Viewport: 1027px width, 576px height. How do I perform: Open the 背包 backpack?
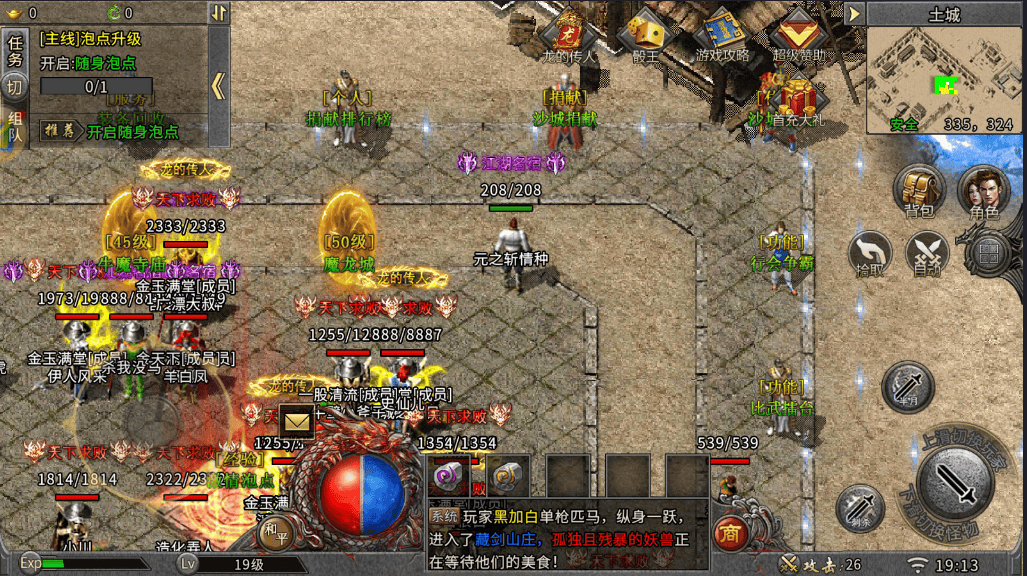click(x=919, y=190)
